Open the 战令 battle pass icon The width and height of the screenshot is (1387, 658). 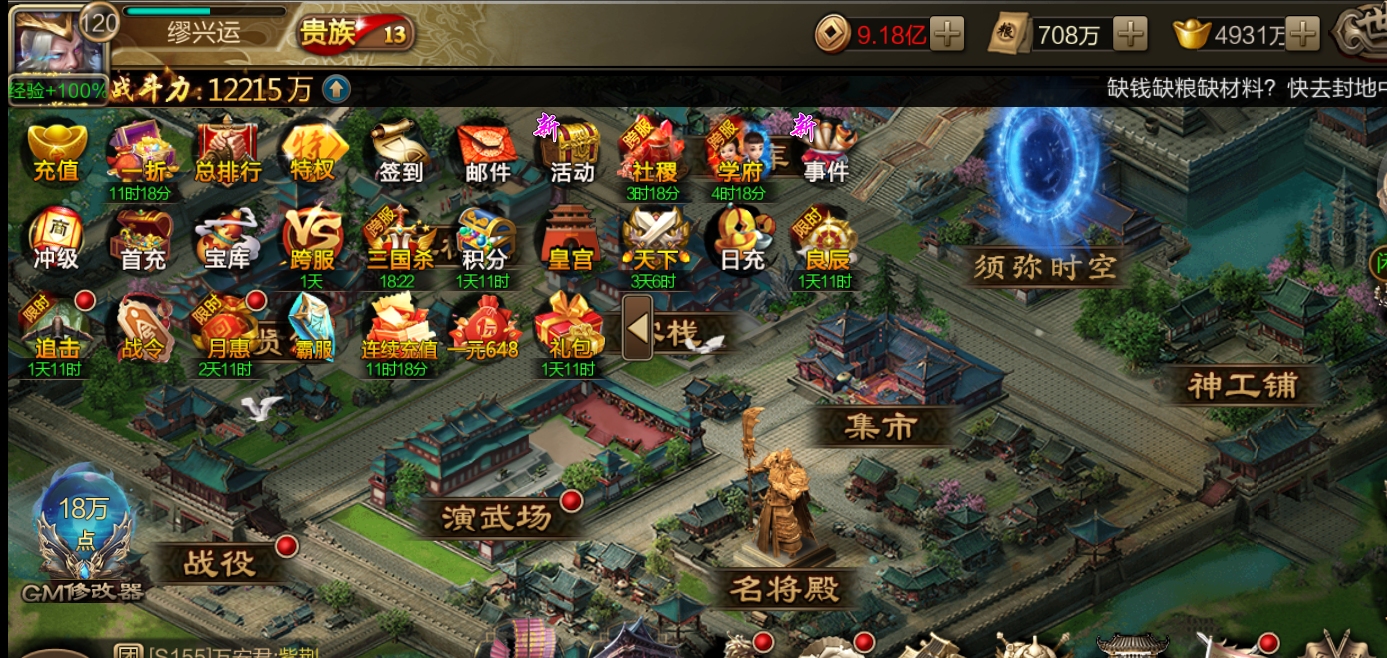[141, 327]
